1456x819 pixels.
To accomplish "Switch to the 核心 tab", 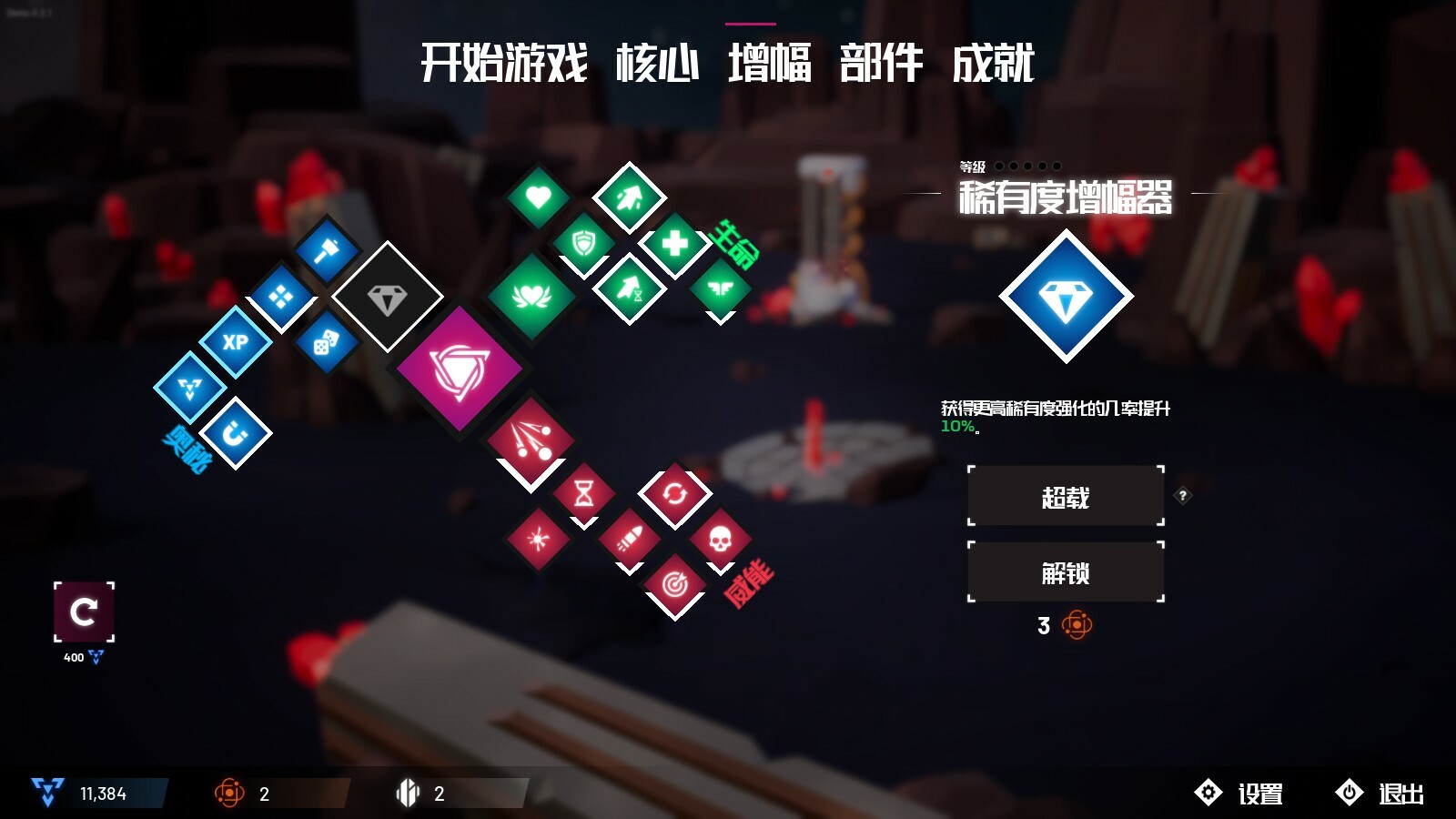I will click(657, 64).
